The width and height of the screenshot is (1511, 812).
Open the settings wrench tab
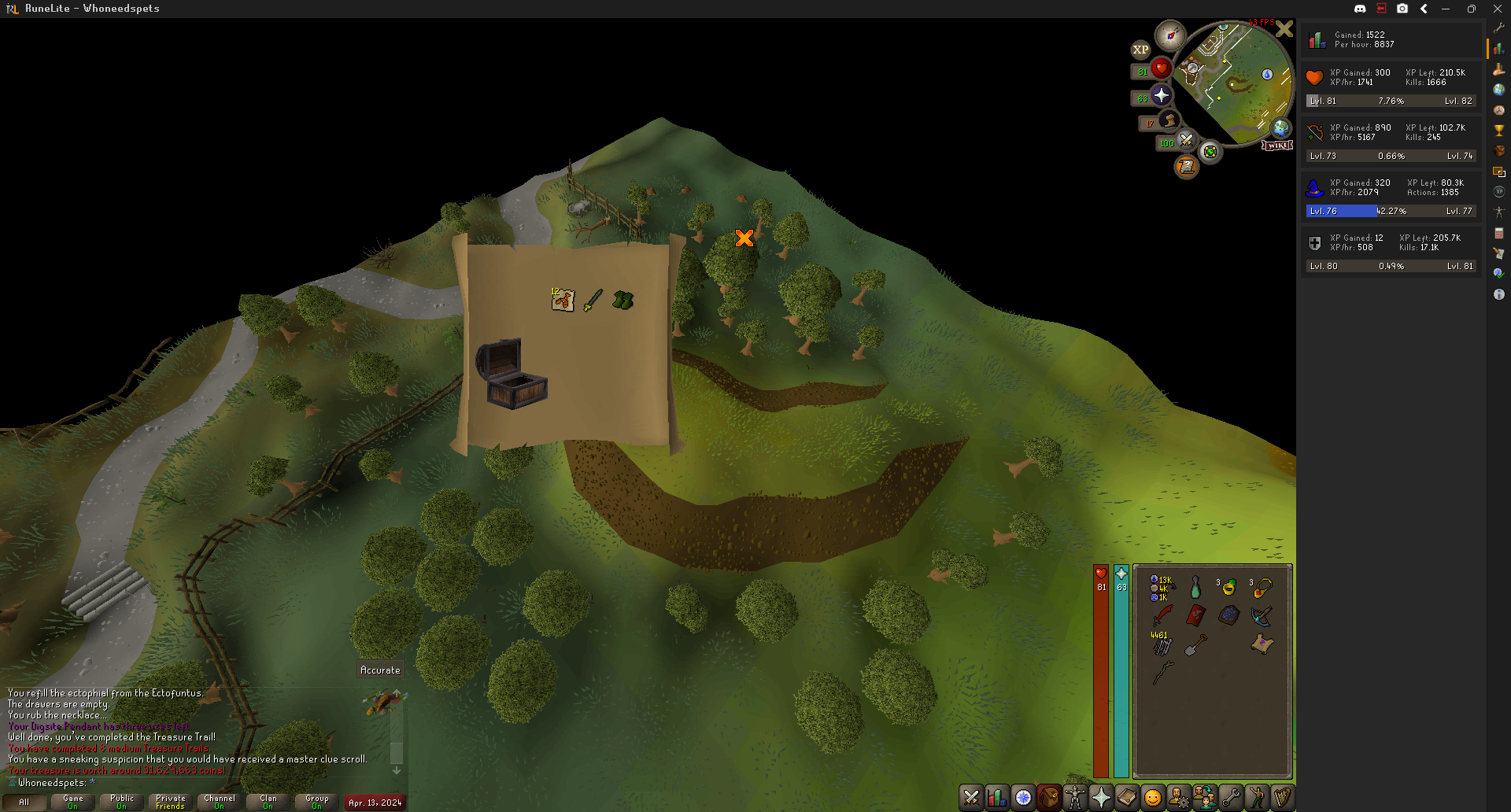click(x=1230, y=798)
